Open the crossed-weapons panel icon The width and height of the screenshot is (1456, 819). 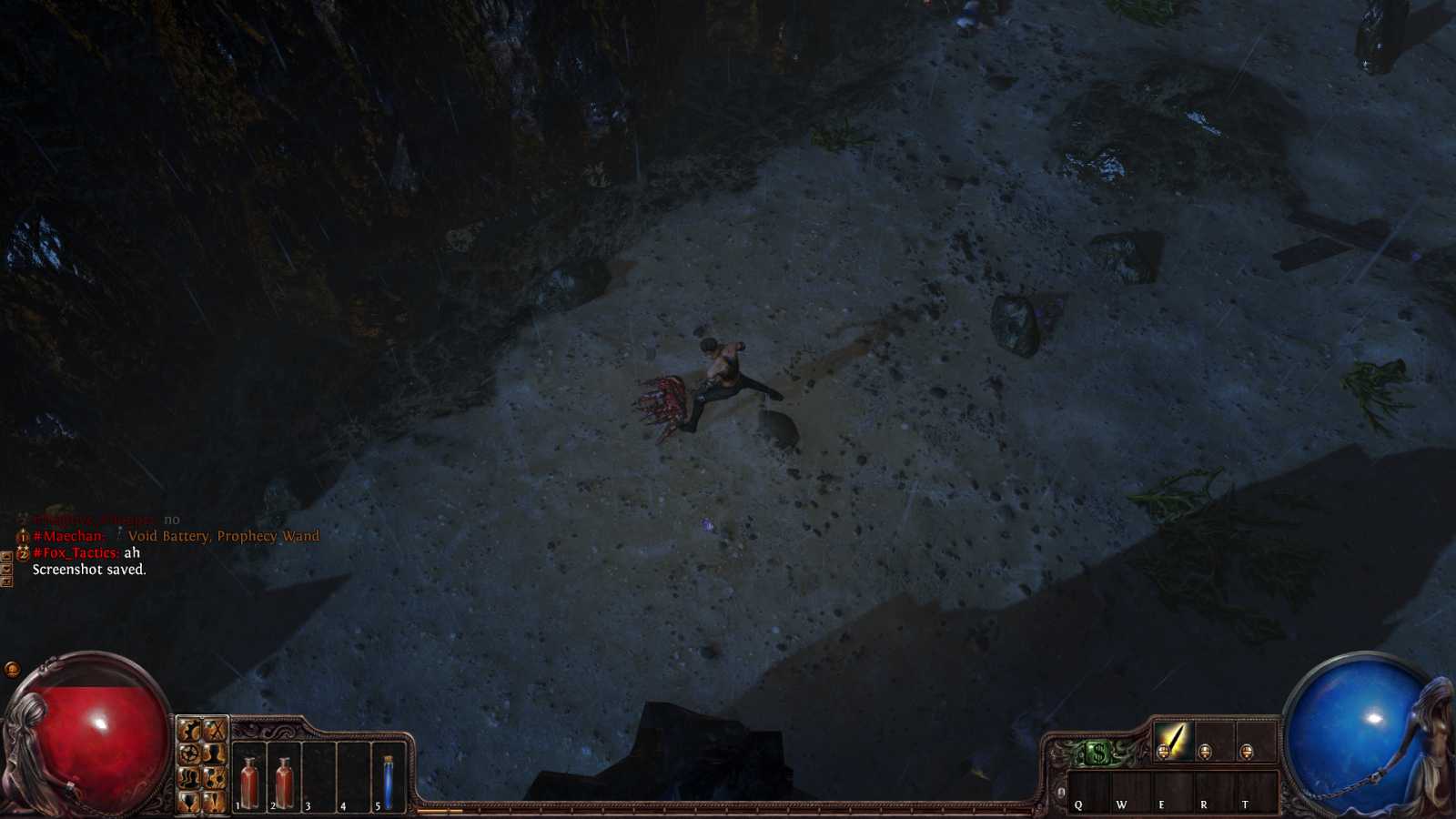click(x=216, y=729)
